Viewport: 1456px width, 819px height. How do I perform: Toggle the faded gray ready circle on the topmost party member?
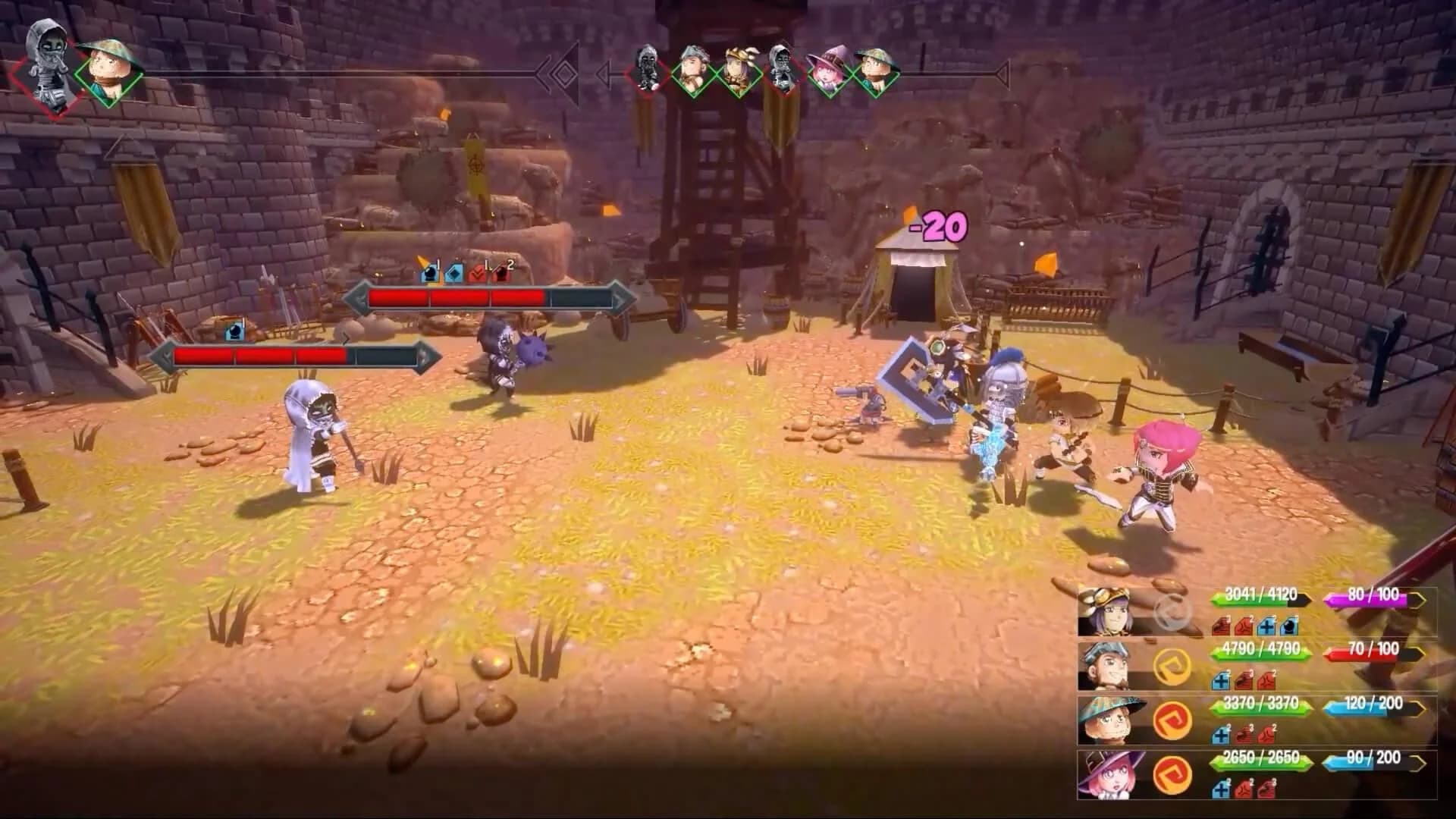coord(1170,611)
